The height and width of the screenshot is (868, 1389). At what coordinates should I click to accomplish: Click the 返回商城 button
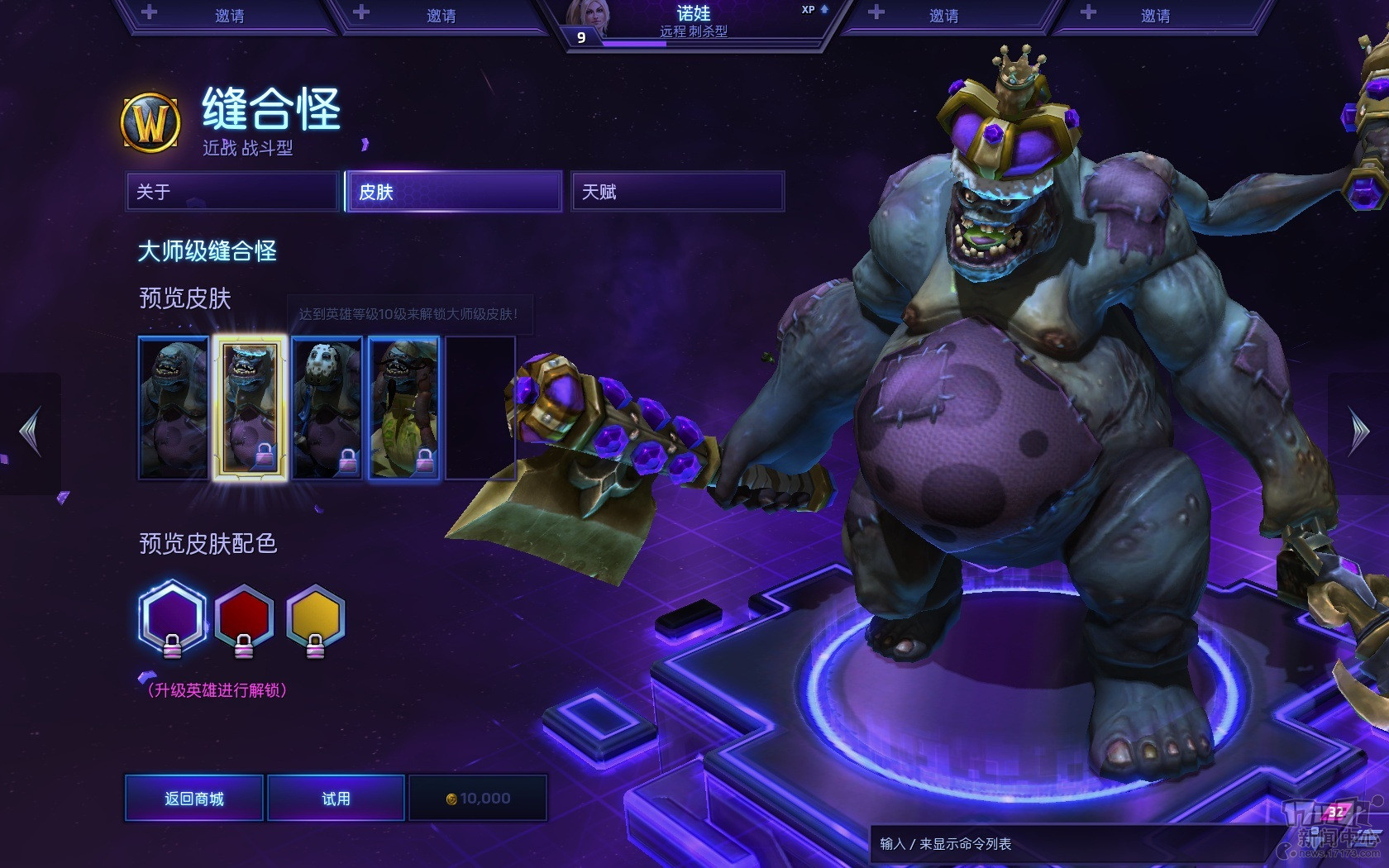194,799
